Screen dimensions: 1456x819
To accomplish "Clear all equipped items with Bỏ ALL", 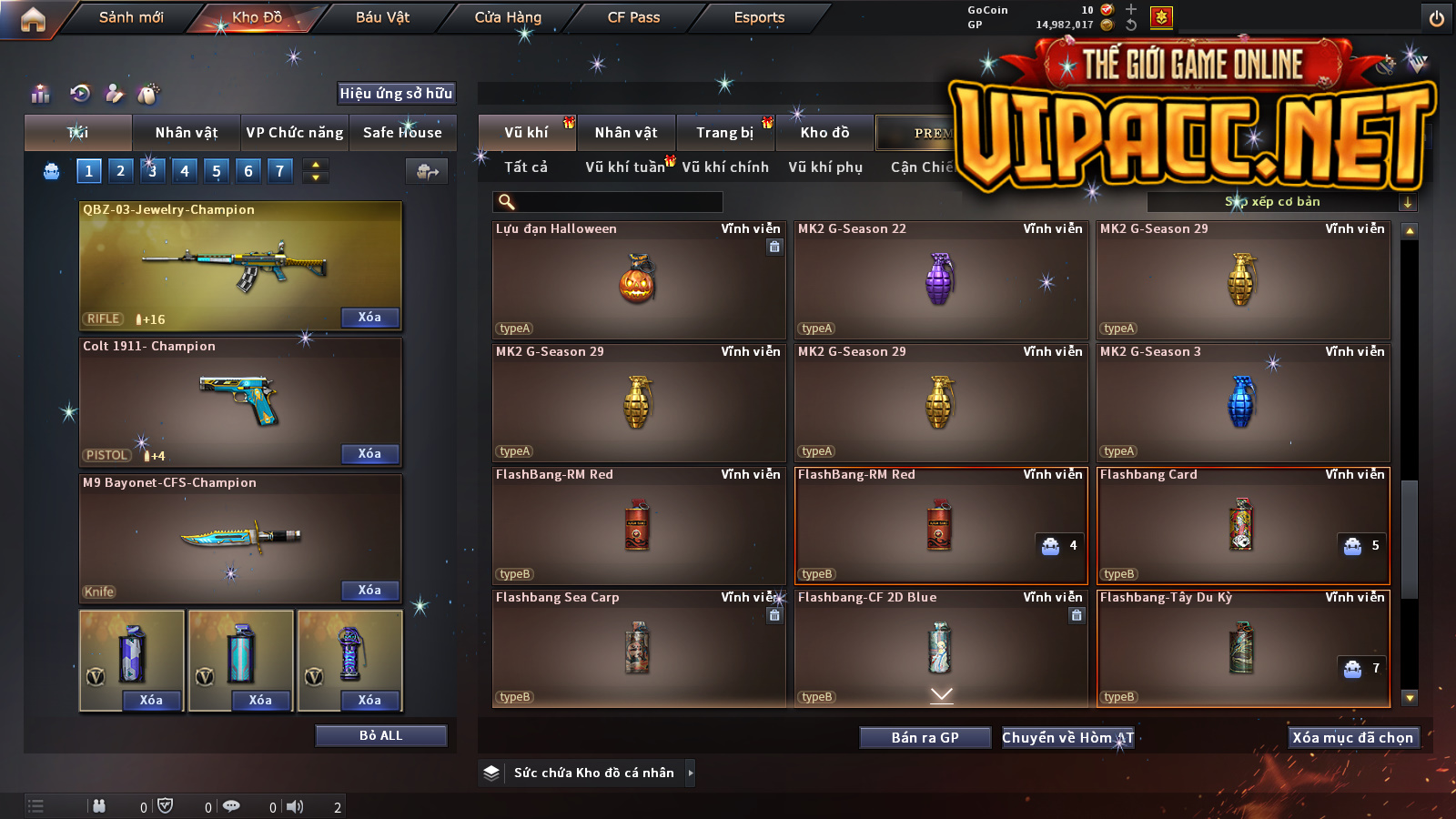I will [x=380, y=735].
